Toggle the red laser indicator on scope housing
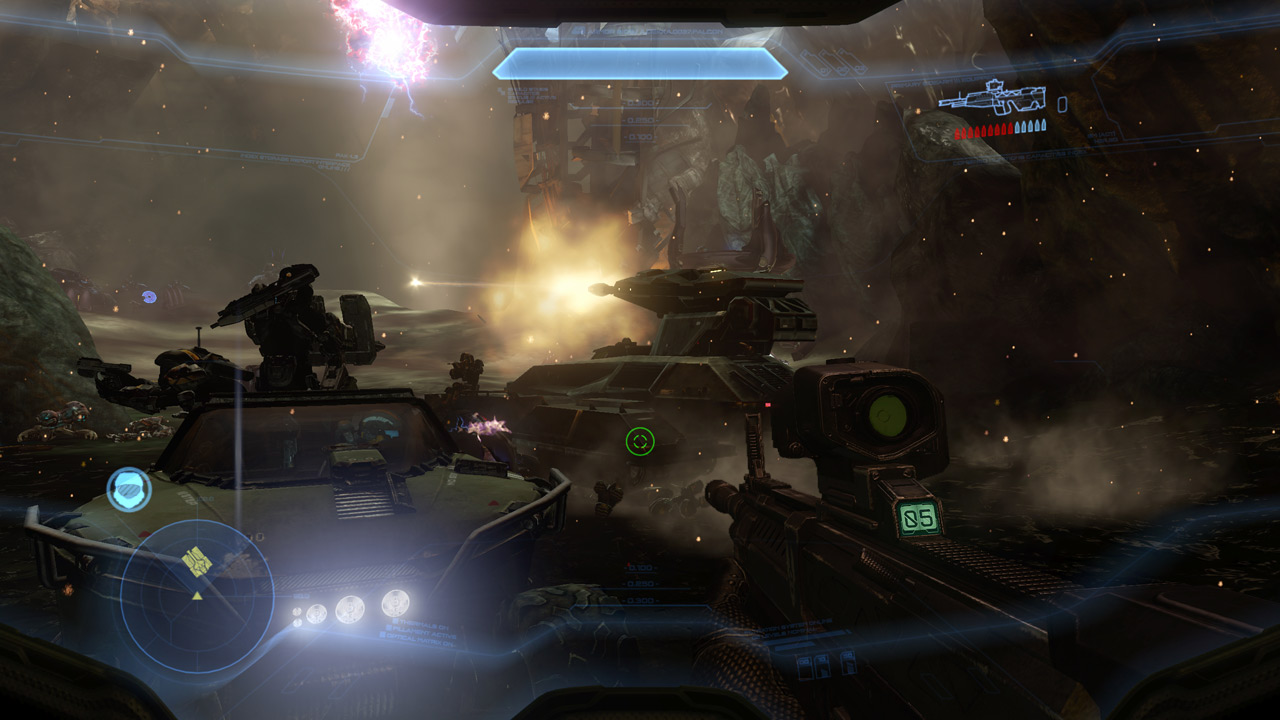The width and height of the screenshot is (1280, 720). pyautogui.click(x=768, y=405)
